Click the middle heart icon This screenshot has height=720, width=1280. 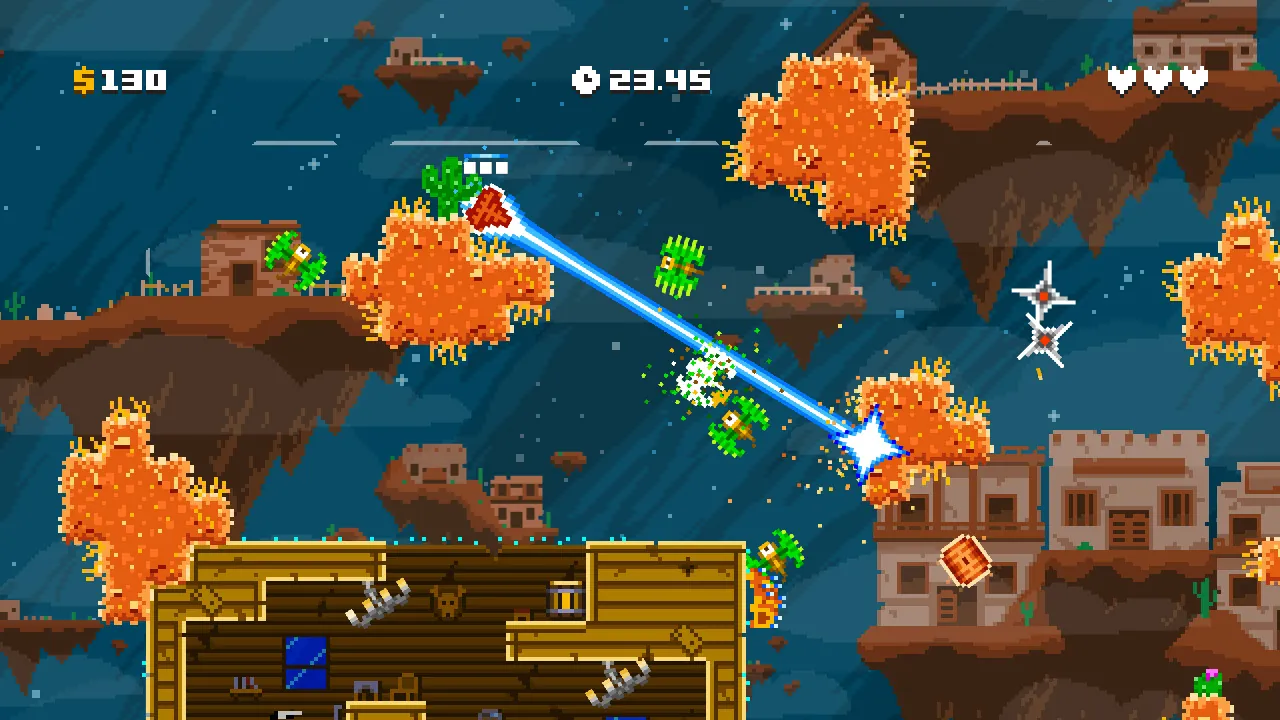point(1160,79)
